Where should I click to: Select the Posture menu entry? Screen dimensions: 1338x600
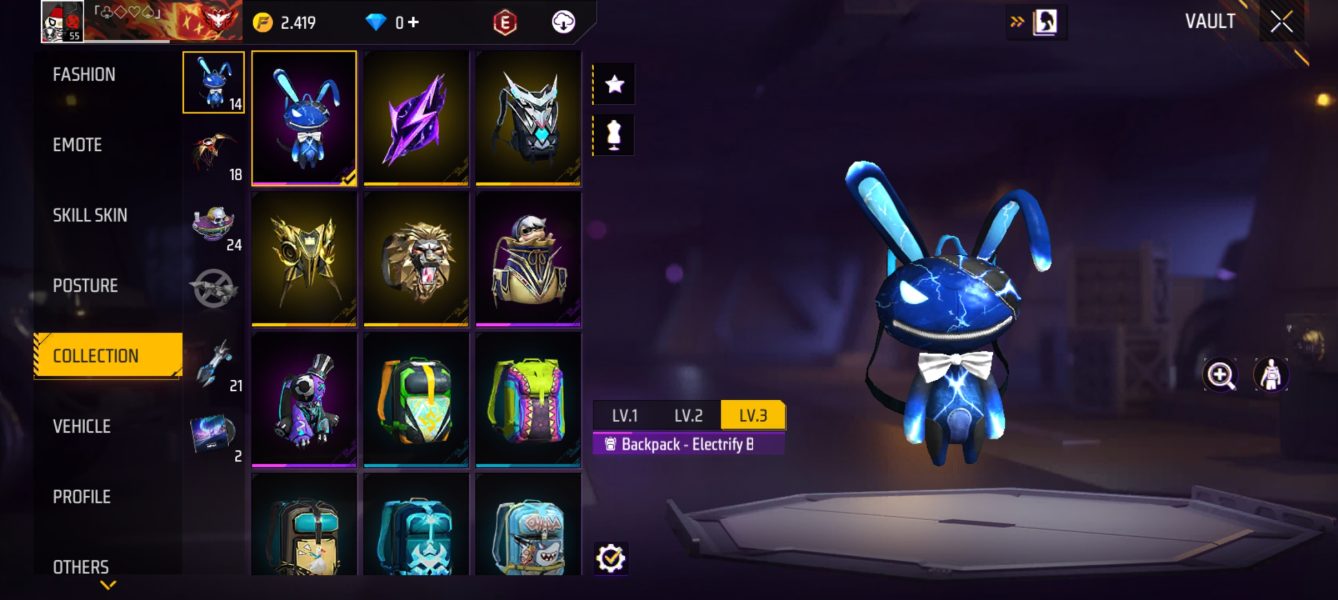pos(85,286)
